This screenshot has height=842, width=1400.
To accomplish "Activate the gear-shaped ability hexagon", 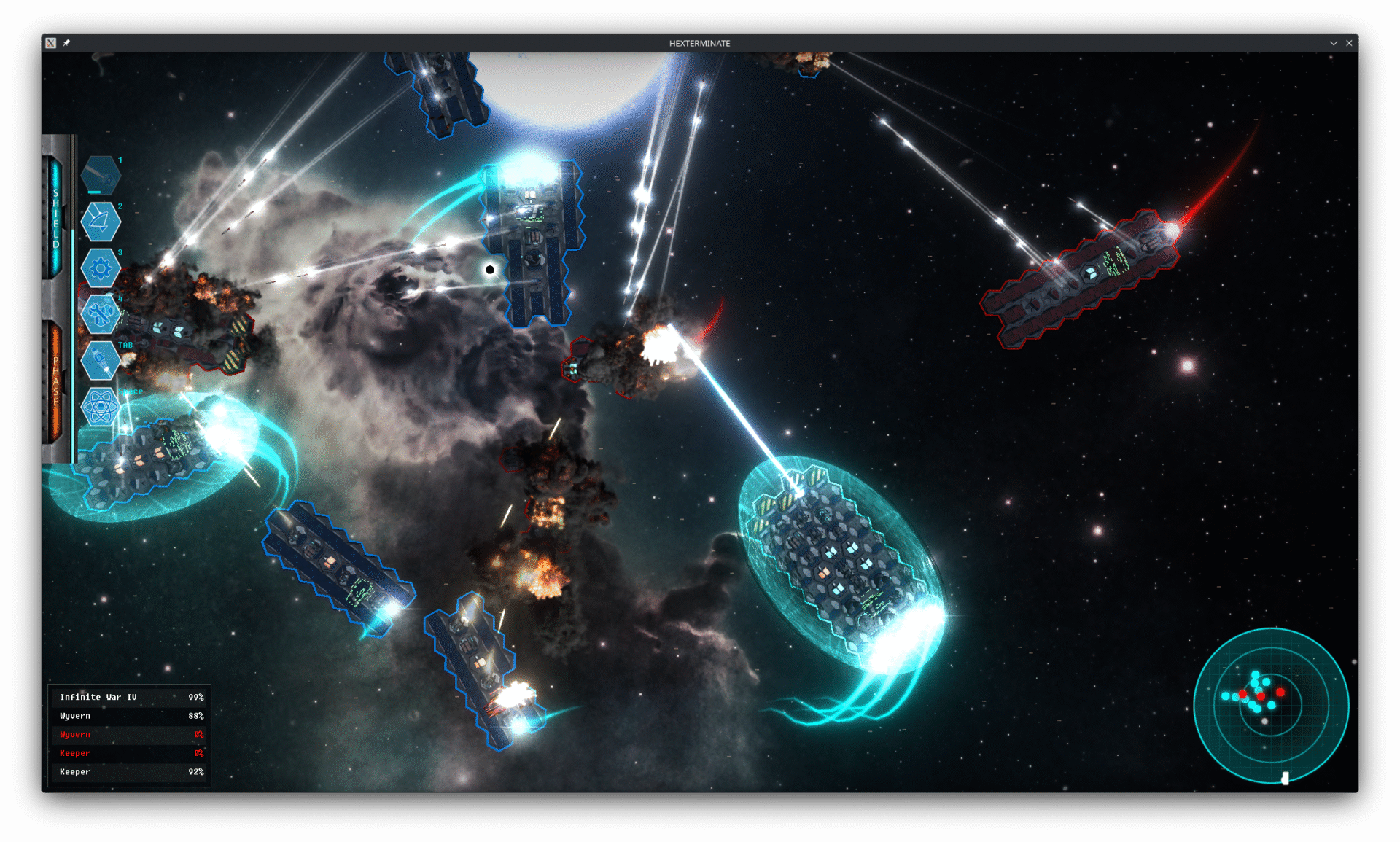I will click(100, 268).
